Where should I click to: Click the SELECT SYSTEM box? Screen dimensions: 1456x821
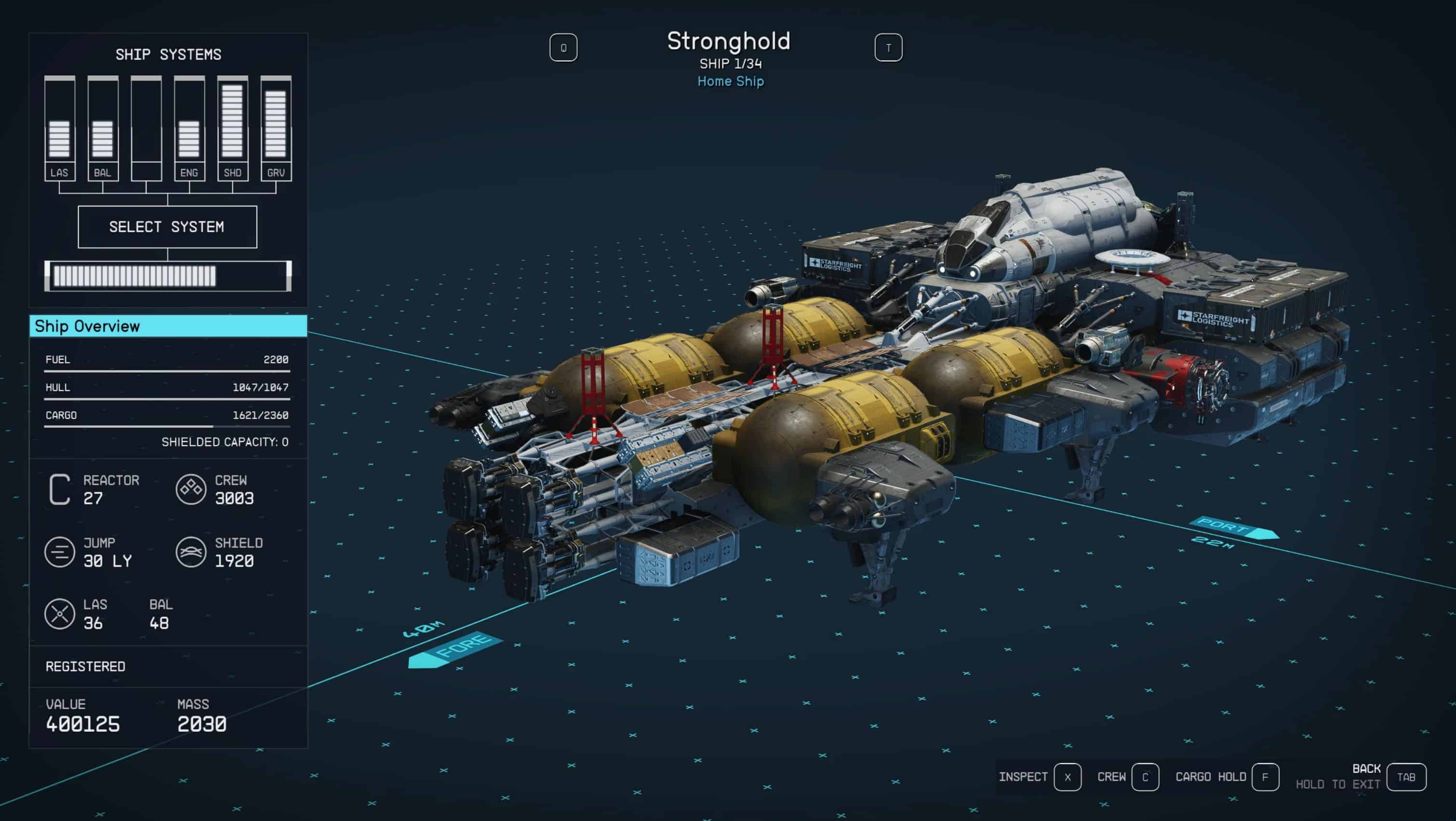pos(167,227)
